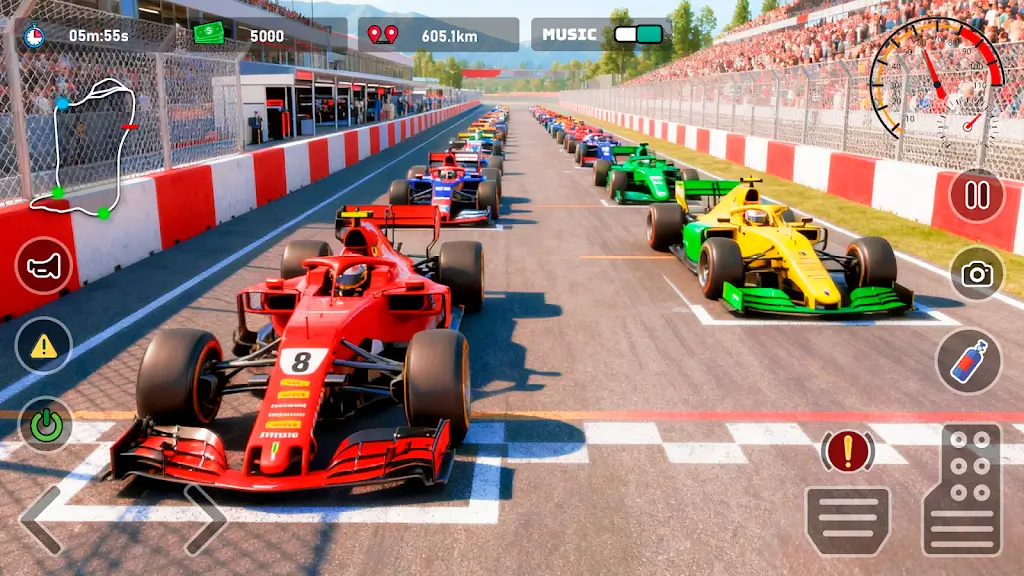
Task: Honk using the horn button
Action: (43, 265)
